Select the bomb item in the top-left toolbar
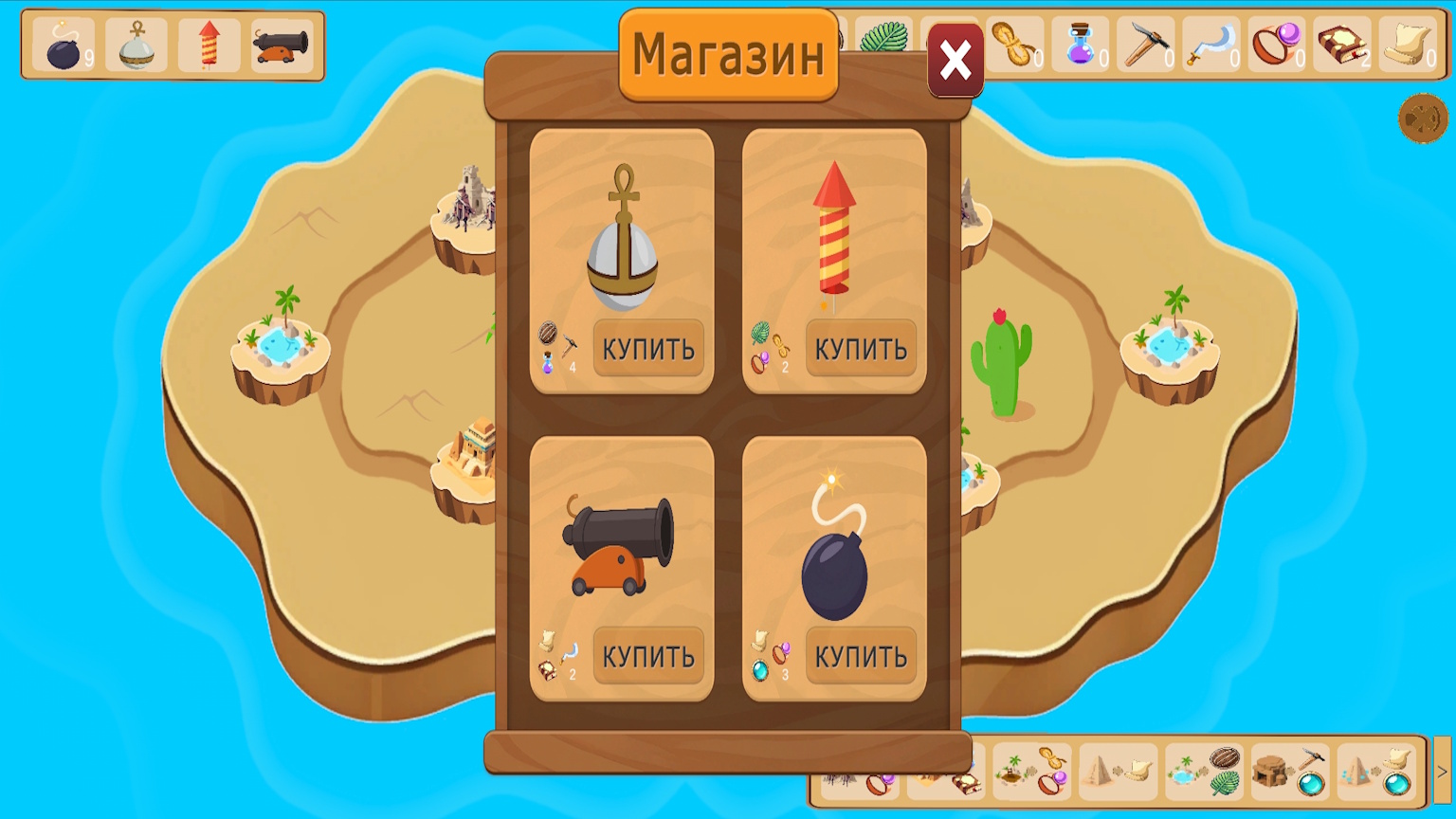 (x=63, y=47)
